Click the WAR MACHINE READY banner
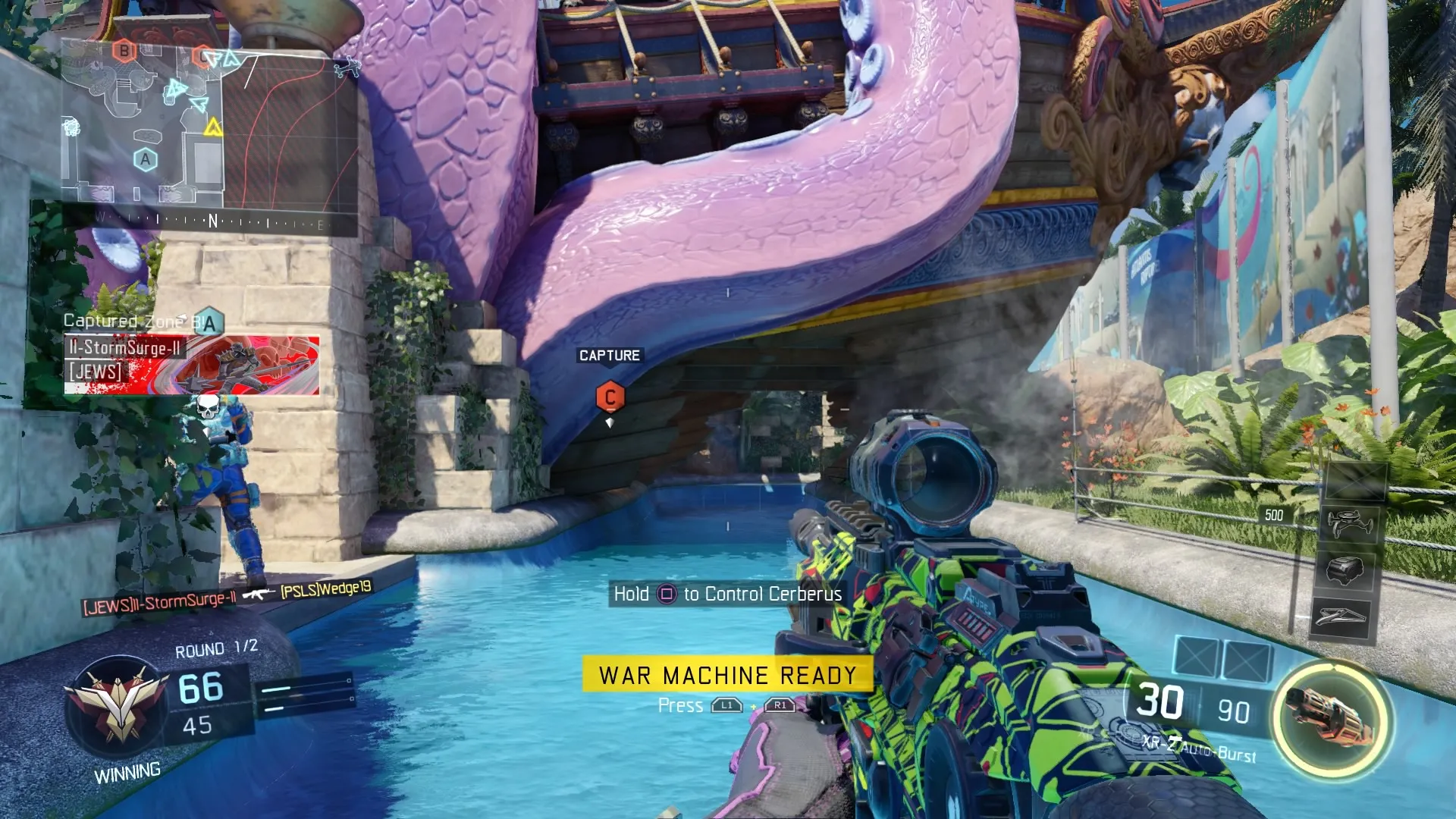1456x819 pixels. click(x=728, y=674)
